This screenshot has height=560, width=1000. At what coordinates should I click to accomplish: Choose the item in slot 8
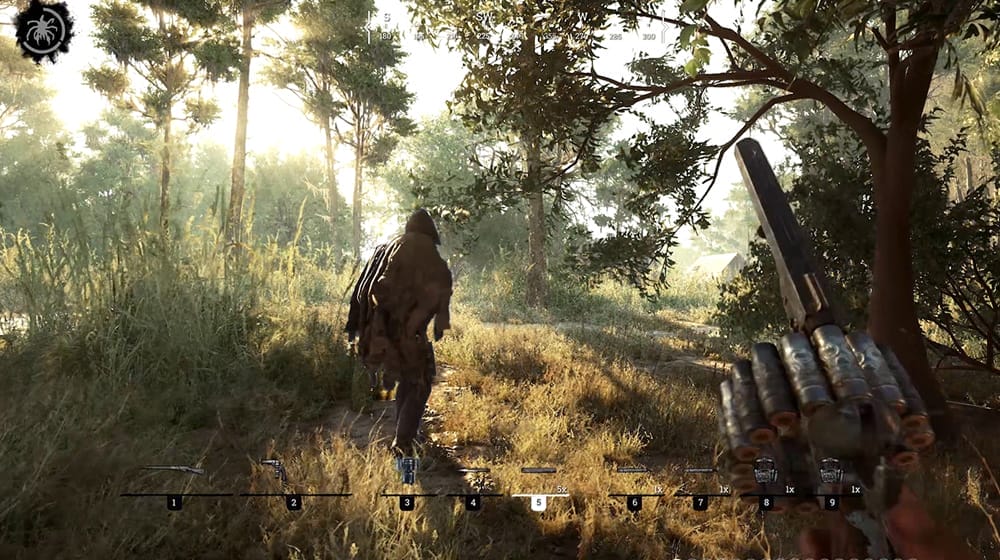765,470
